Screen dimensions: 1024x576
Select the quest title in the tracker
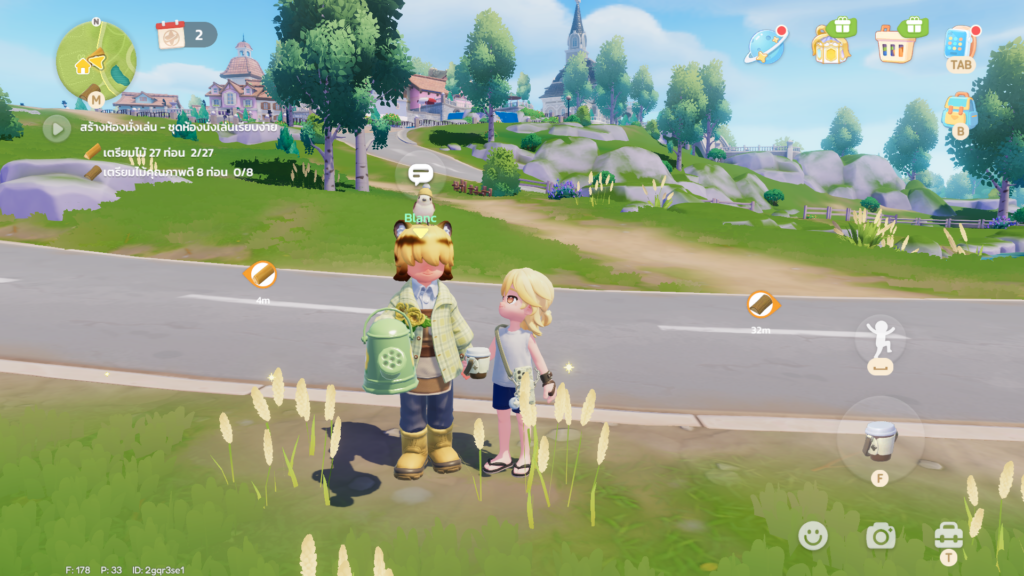click(165, 128)
